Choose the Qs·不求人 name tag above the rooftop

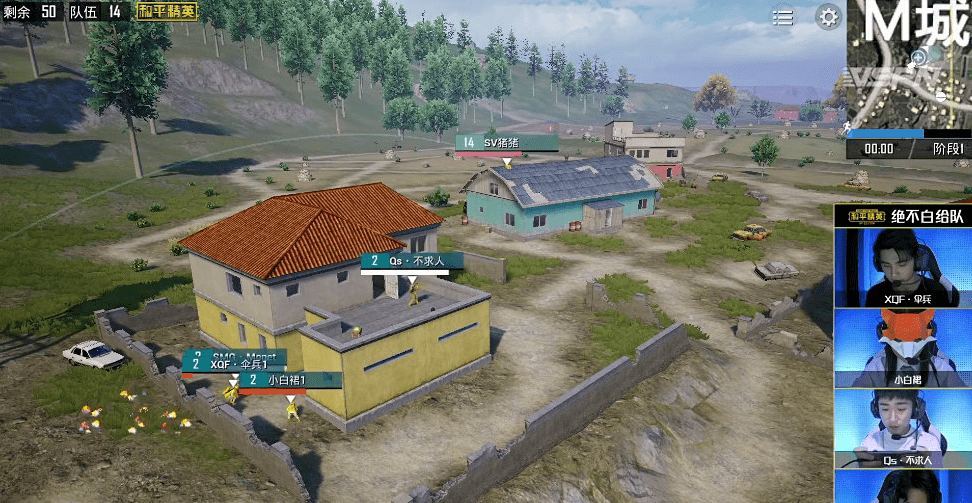click(412, 260)
